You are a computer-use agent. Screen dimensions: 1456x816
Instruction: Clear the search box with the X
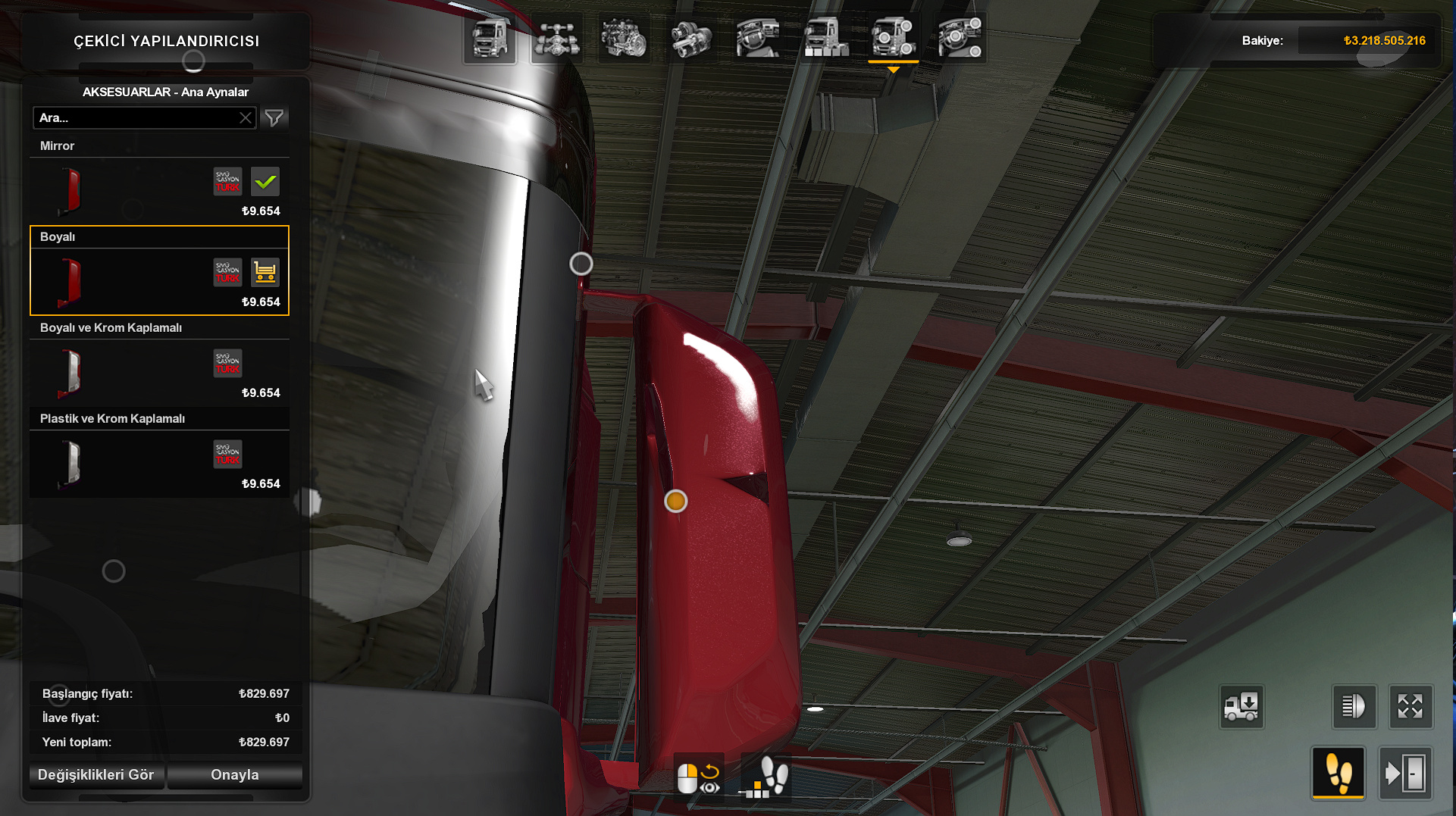tap(246, 118)
